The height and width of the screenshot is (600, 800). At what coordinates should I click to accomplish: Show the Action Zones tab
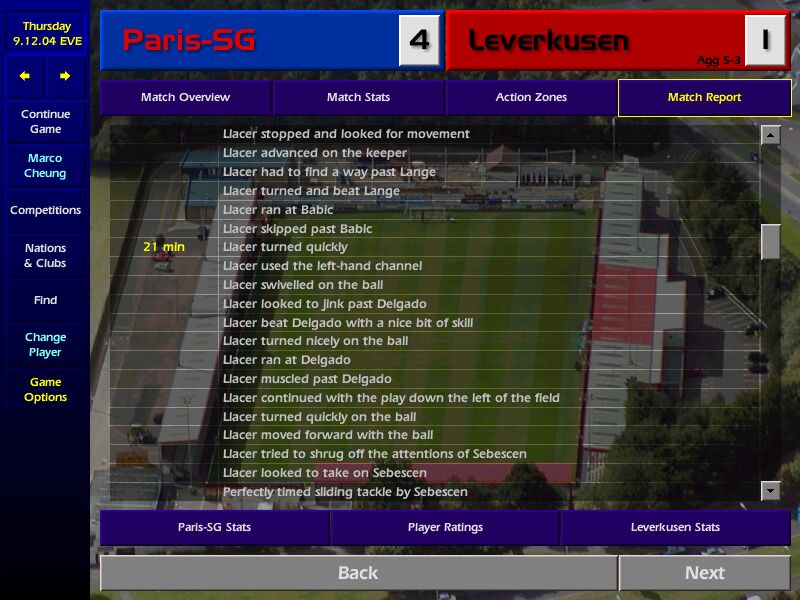coord(531,98)
